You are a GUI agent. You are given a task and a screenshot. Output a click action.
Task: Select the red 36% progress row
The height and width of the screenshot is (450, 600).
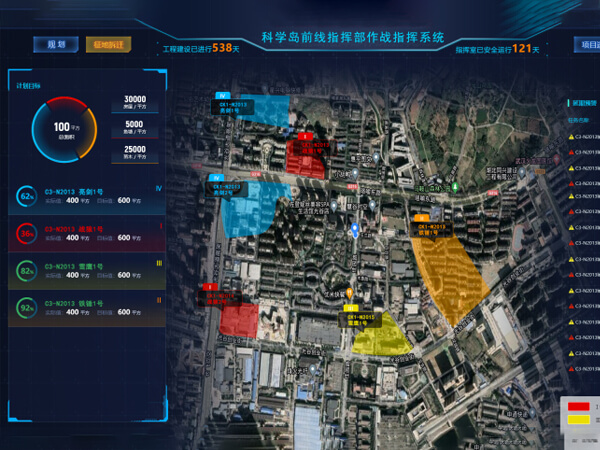88,233
